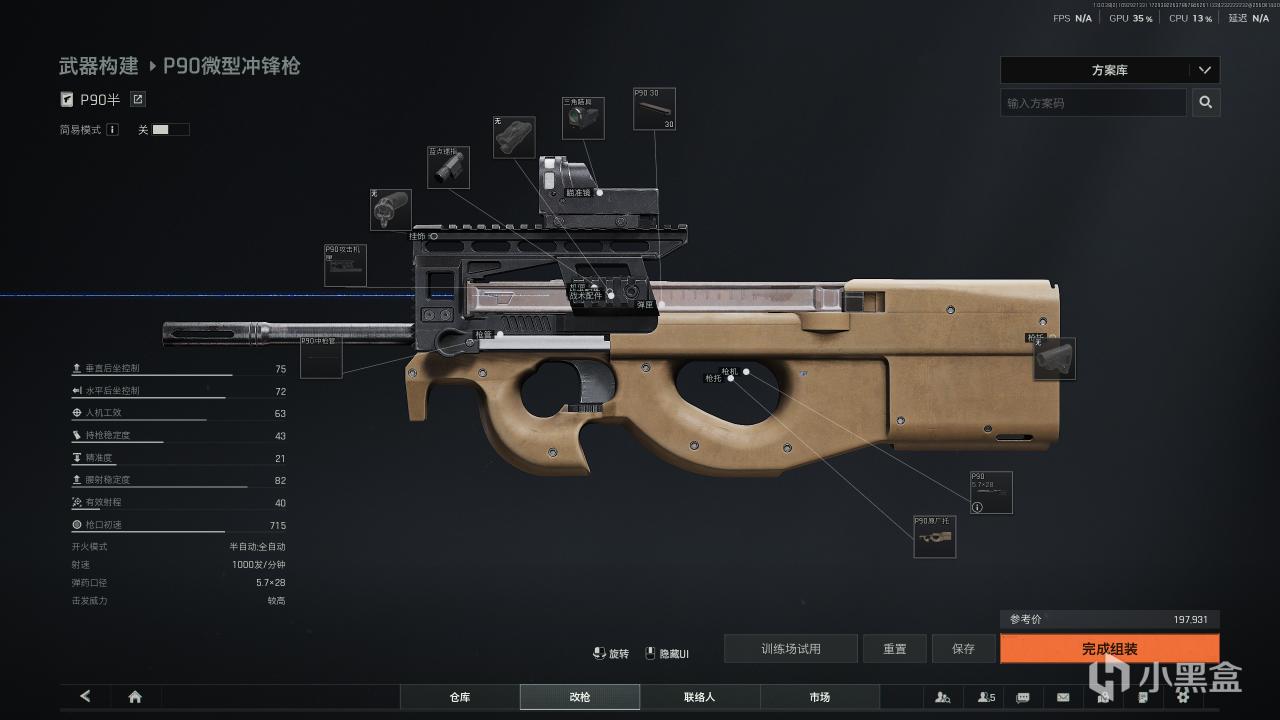Viewport: 1280px width, 720px height.
Task: Switch to the 联络人 tab
Action: [700, 697]
